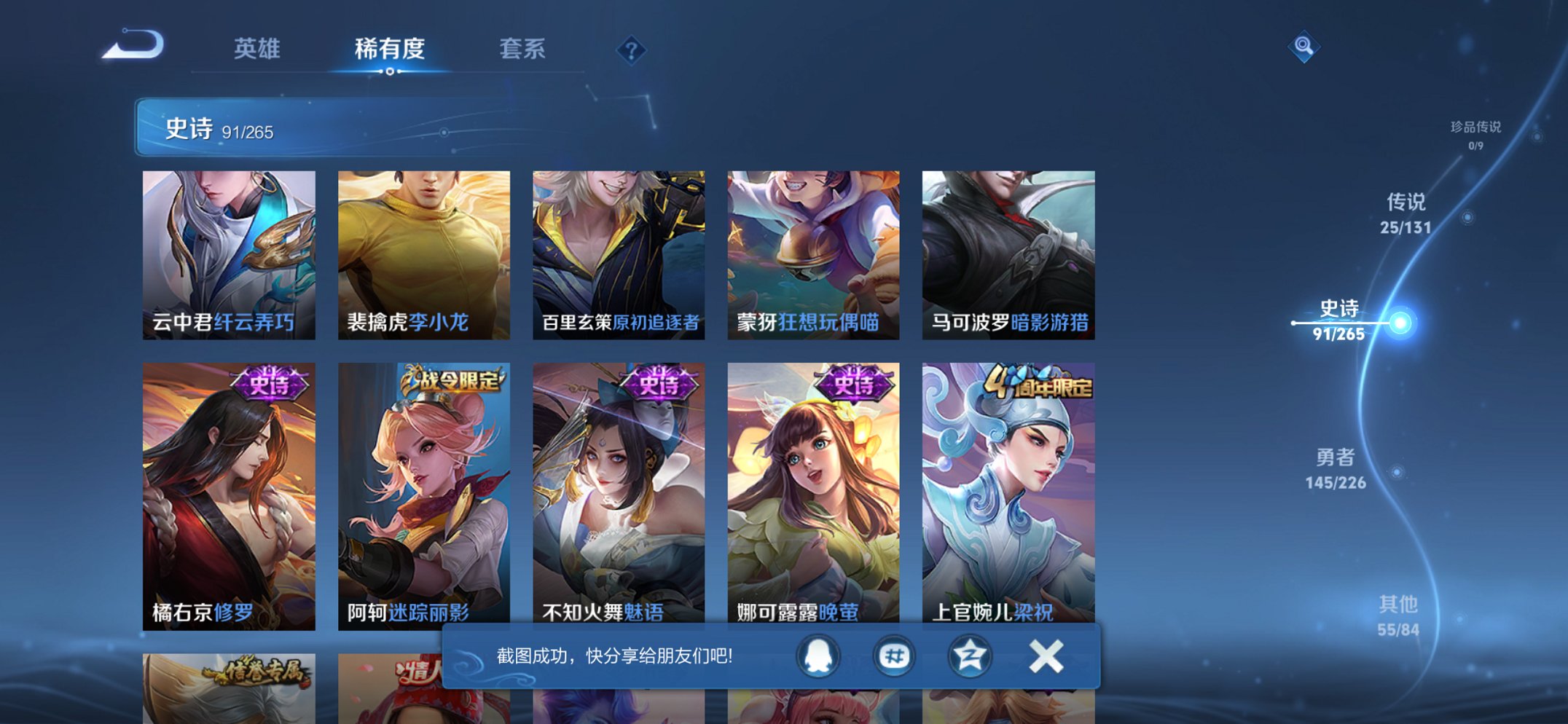Screen dimensions: 1568x724
Task: Share the screenshot via the hash icon
Action: 895,655
